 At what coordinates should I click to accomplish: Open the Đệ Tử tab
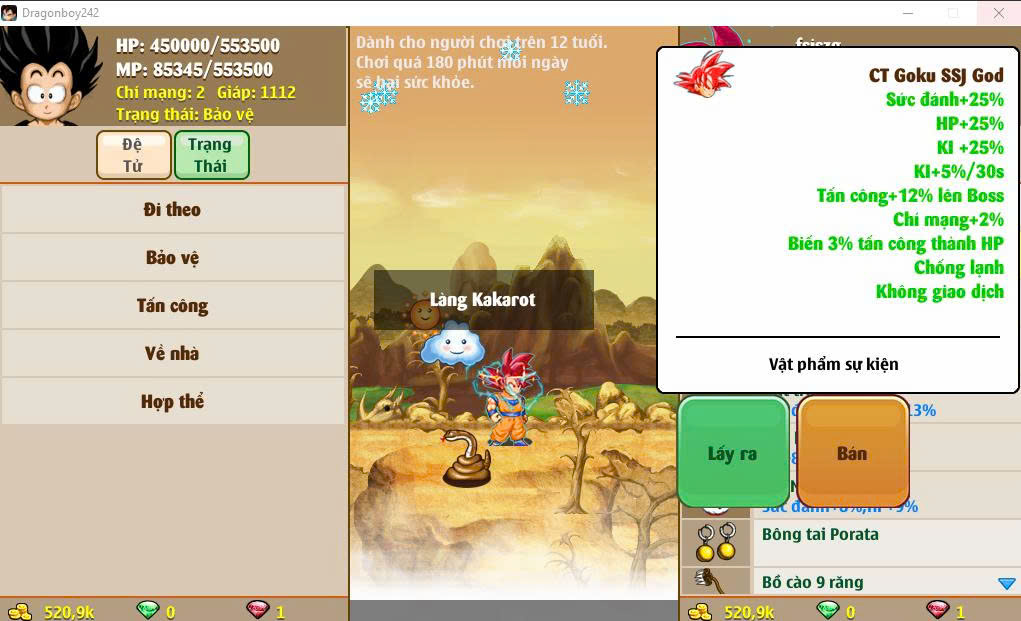133,155
